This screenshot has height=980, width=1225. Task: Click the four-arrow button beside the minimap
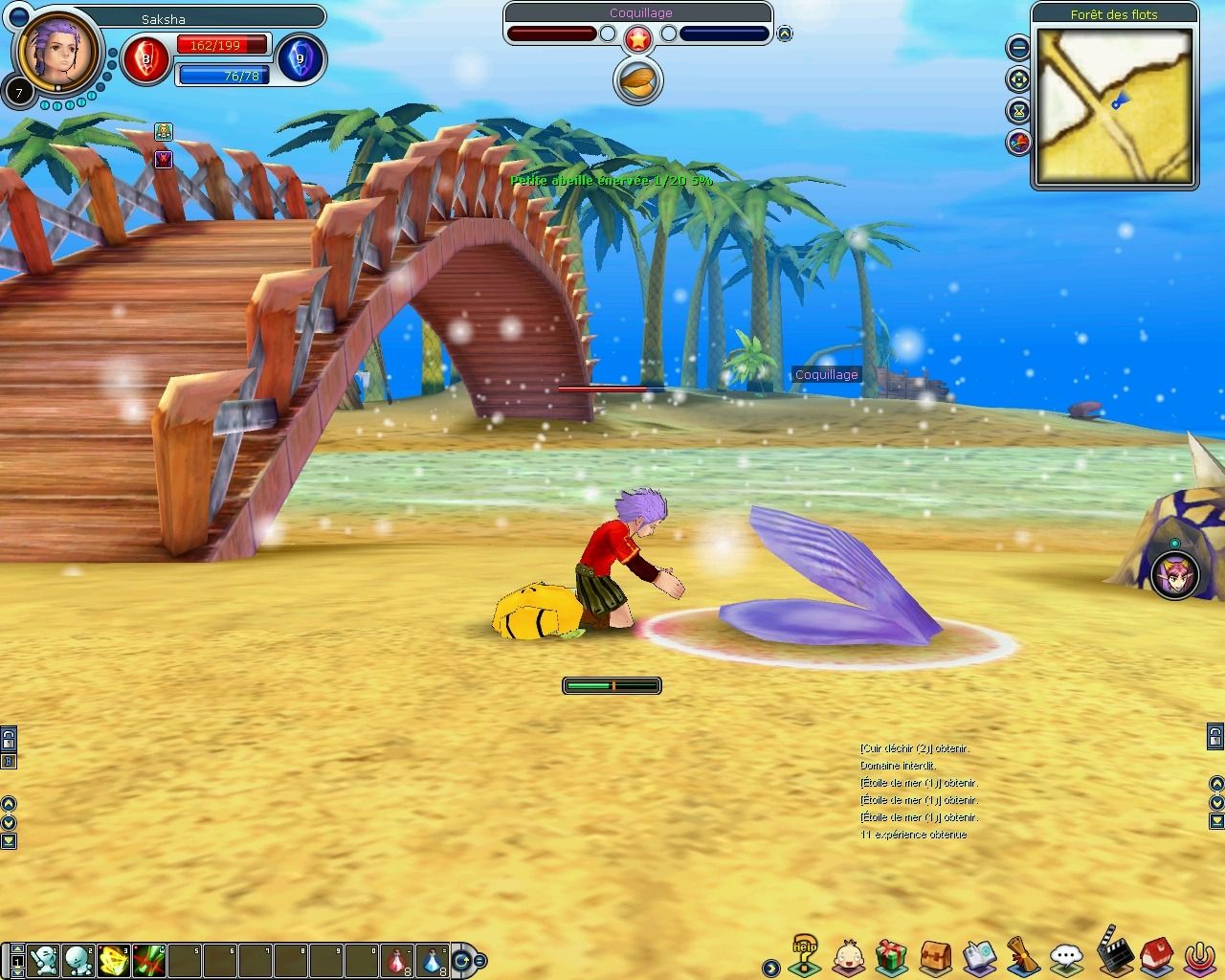1018,78
